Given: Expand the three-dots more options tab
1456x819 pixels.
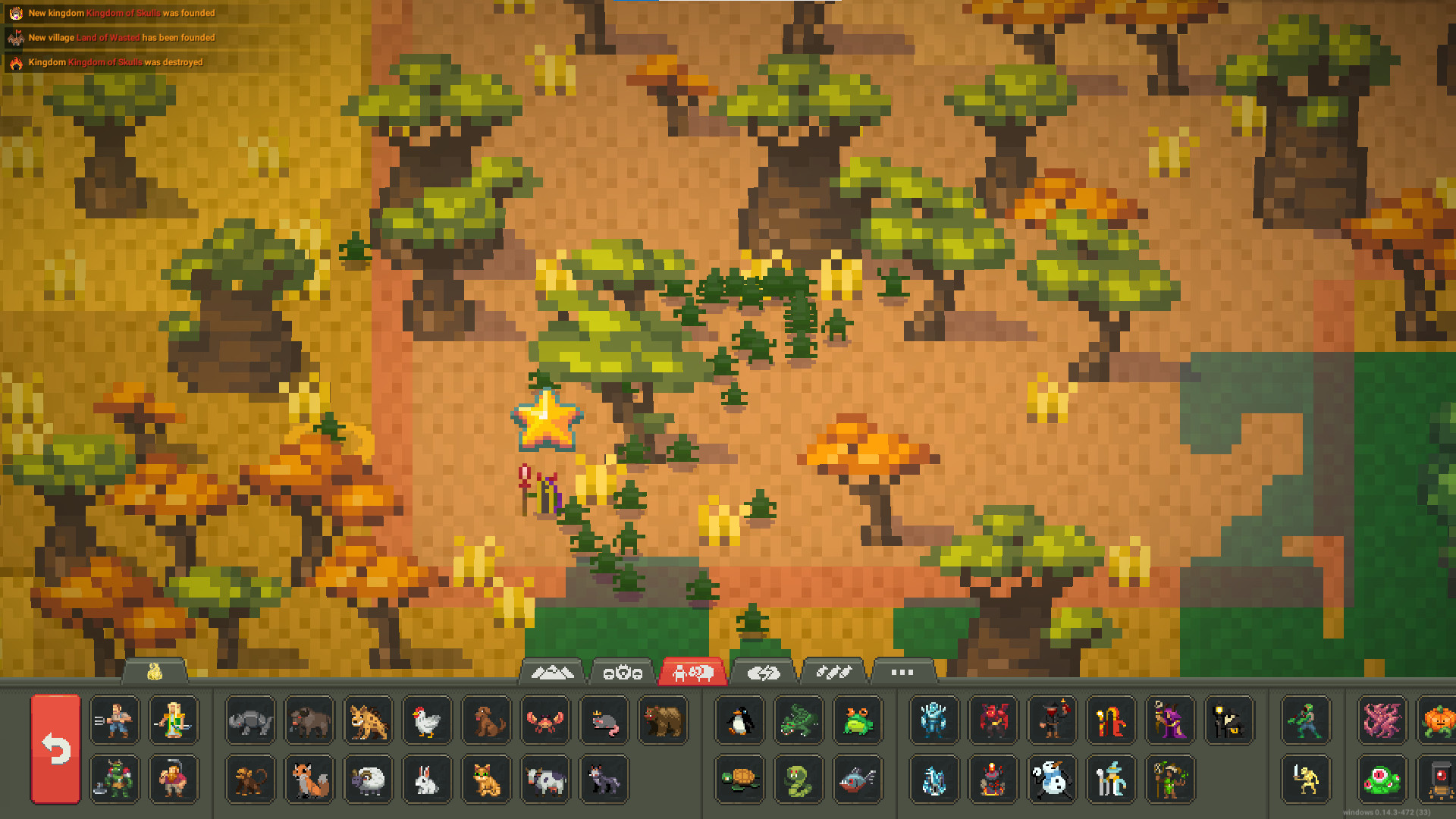Looking at the screenshot, I should [x=902, y=672].
